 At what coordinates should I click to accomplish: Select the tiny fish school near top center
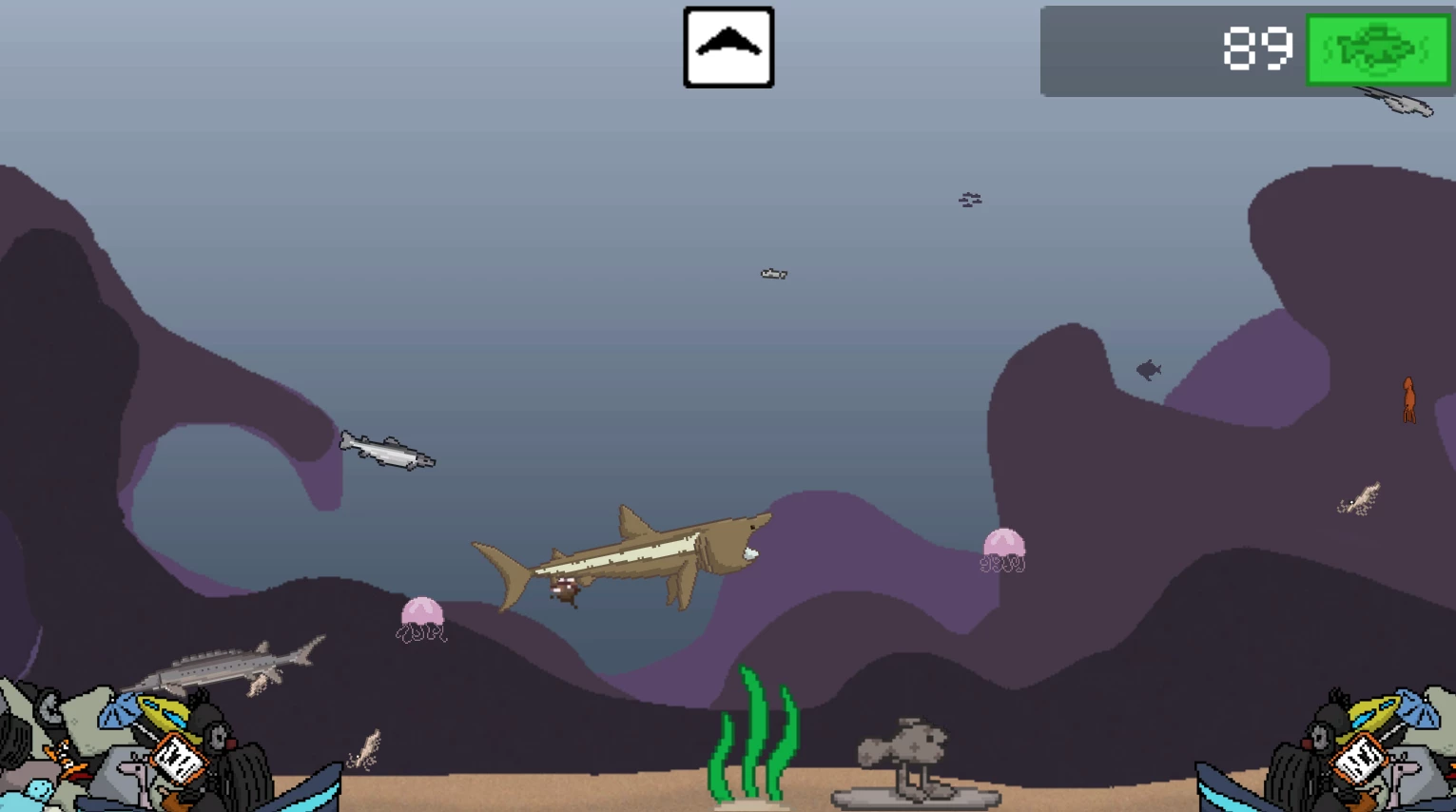[x=969, y=201]
